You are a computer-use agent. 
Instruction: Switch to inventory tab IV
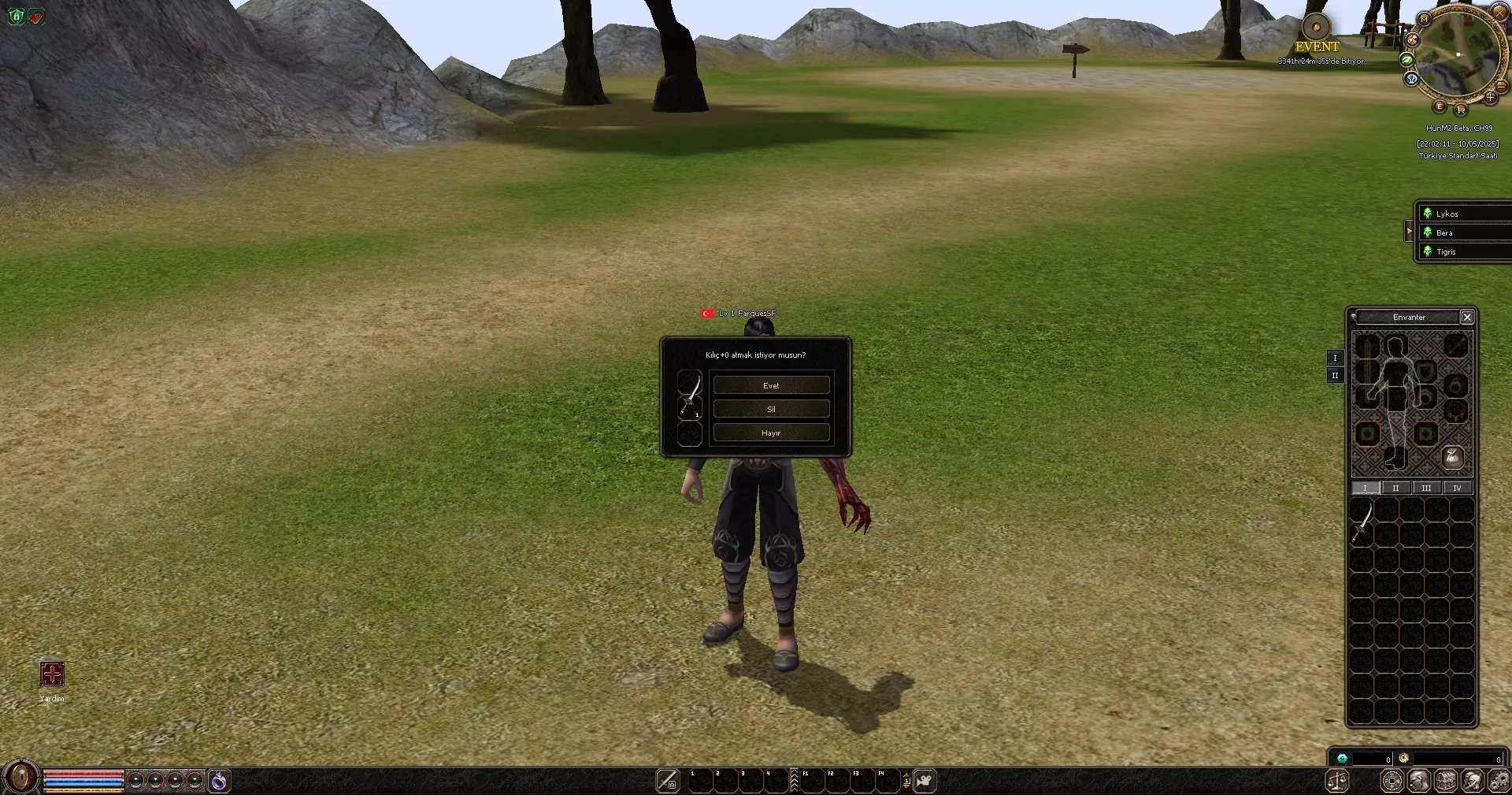click(x=1457, y=488)
